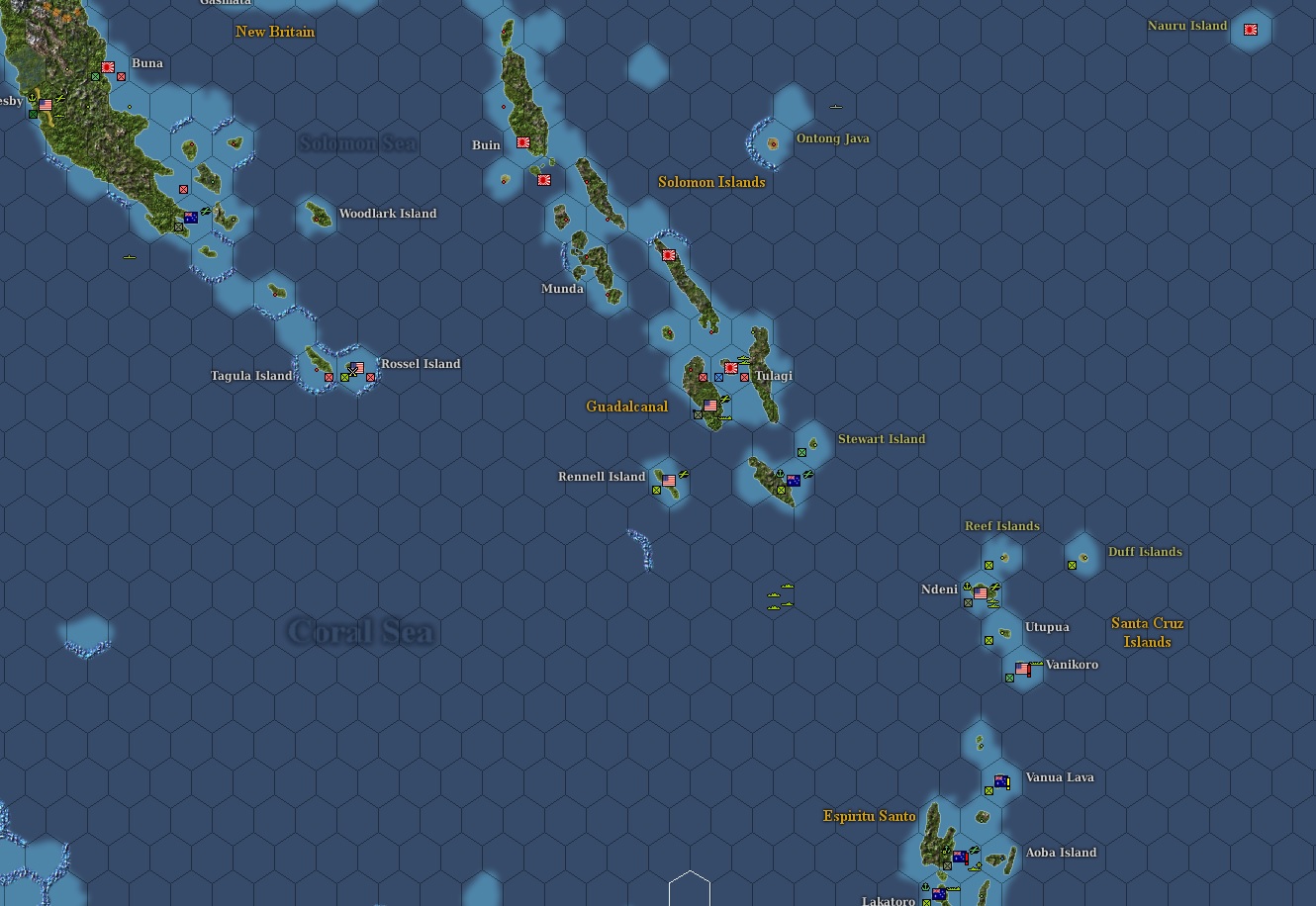Click the US flag base unit at Ndeni
This screenshot has height=906, width=1316.
981,593
